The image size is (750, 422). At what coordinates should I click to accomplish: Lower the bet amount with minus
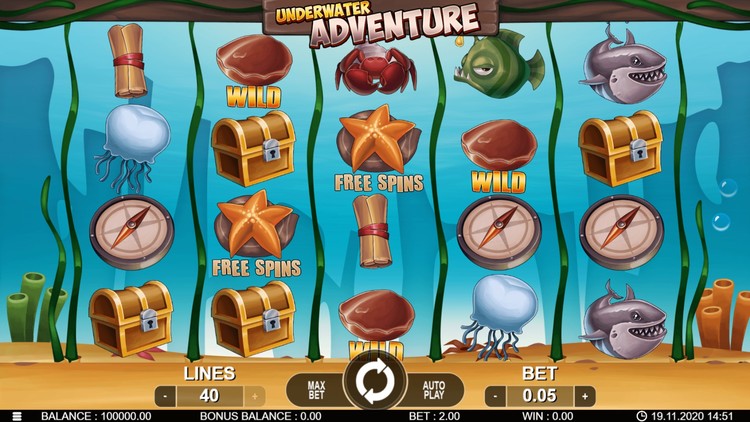click(496, 396)
